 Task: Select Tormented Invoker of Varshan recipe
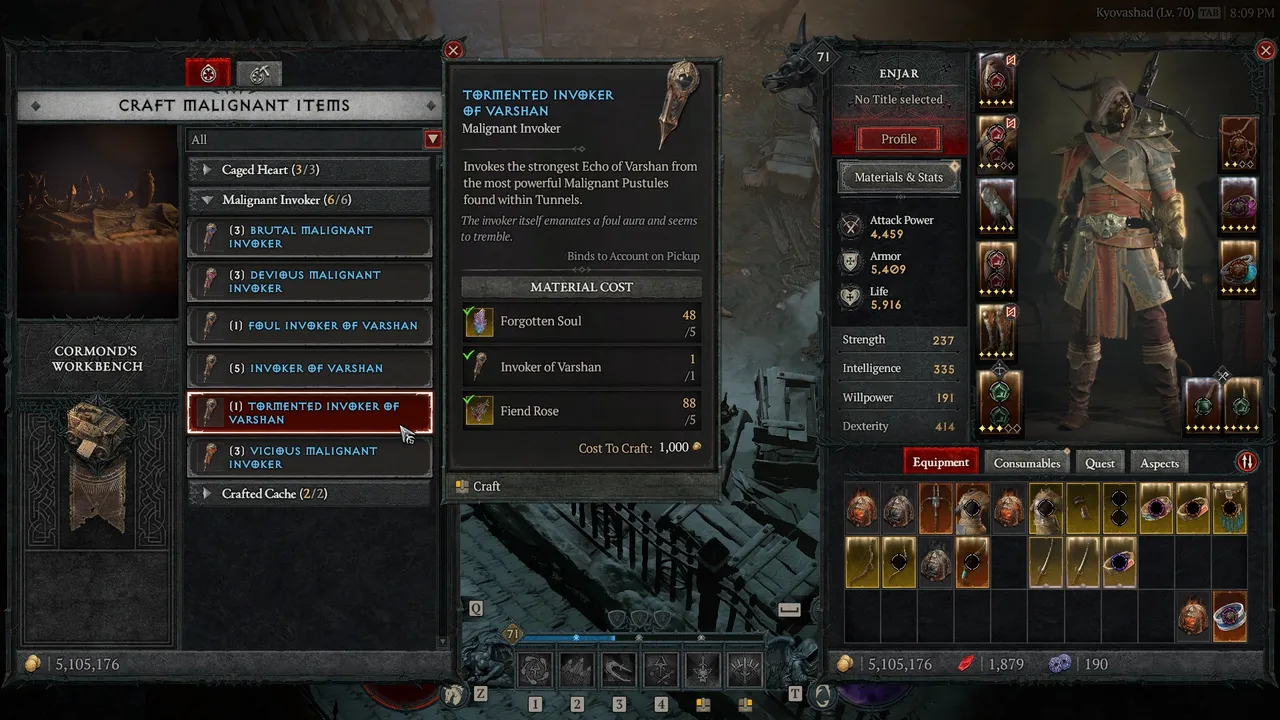point(310,413)
